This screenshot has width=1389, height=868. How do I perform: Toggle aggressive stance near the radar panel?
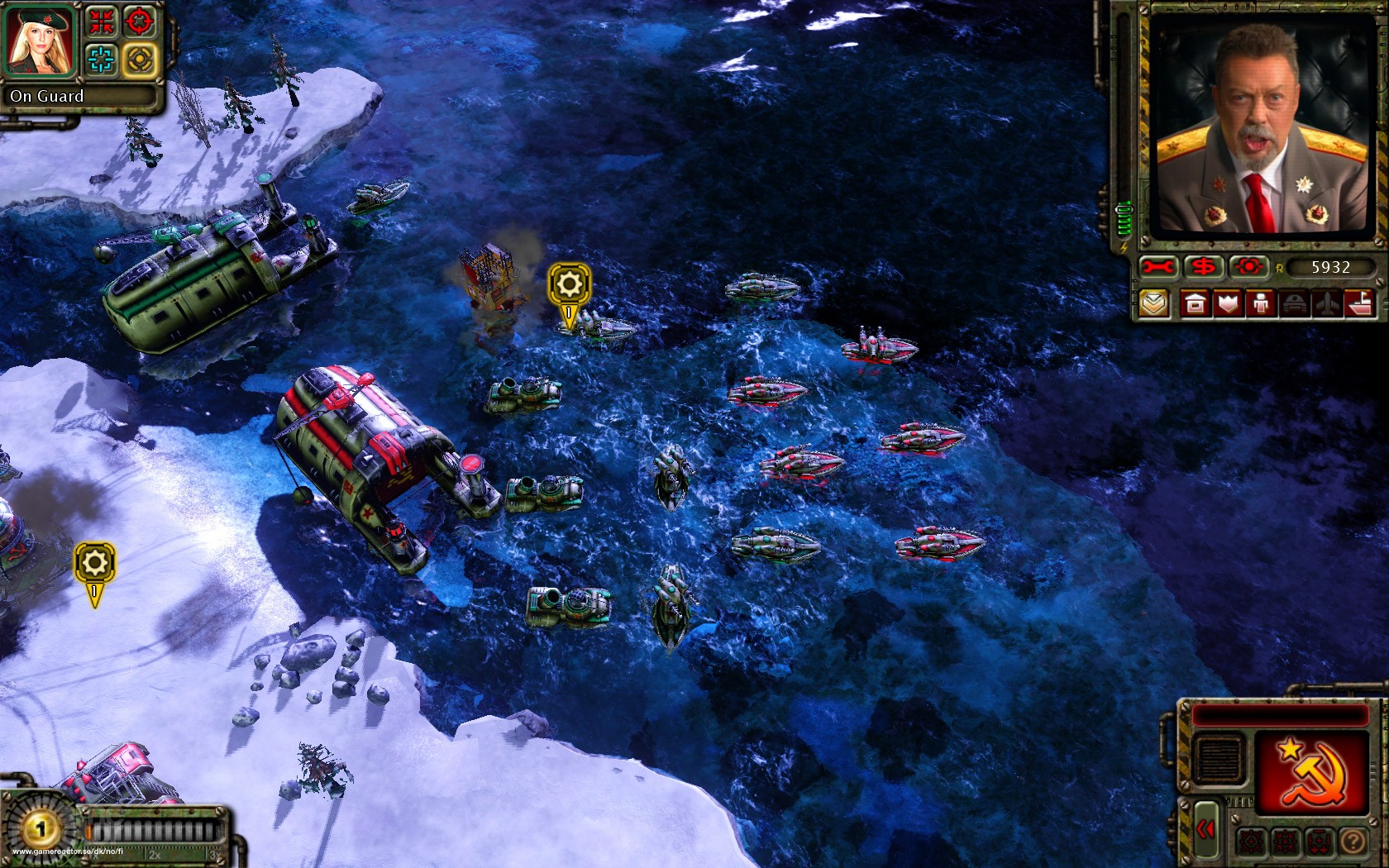pos(1284,841)
